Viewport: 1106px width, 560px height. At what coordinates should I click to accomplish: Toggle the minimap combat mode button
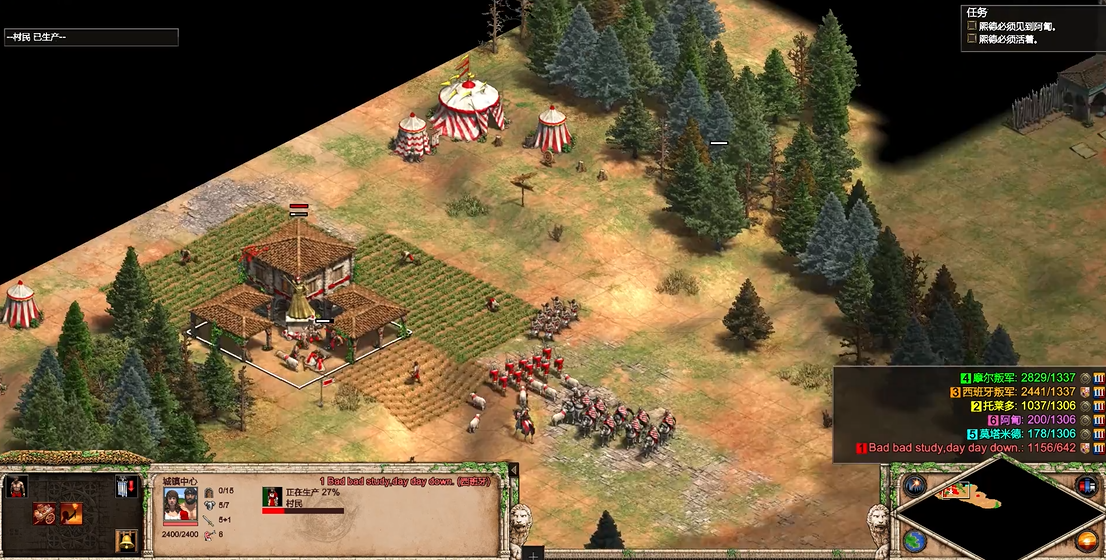[1086, 486]
